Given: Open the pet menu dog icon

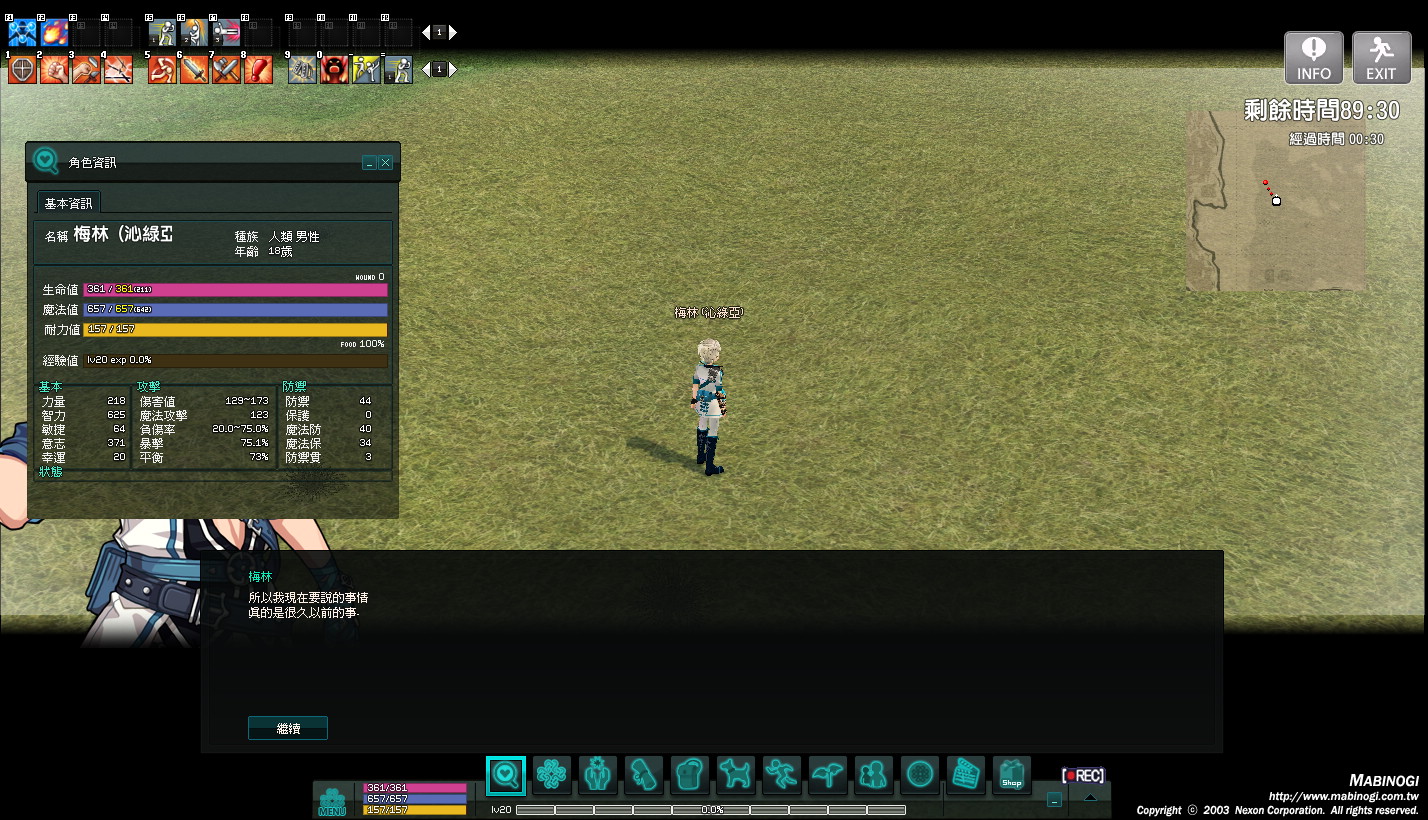Looking at the screenshot, I should 736,775.
